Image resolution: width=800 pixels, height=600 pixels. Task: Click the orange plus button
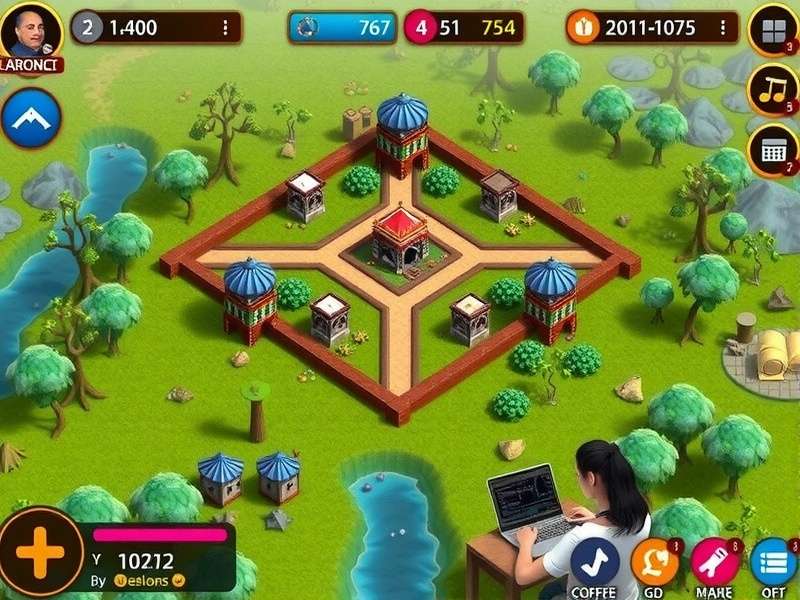[x=40, y=553]
